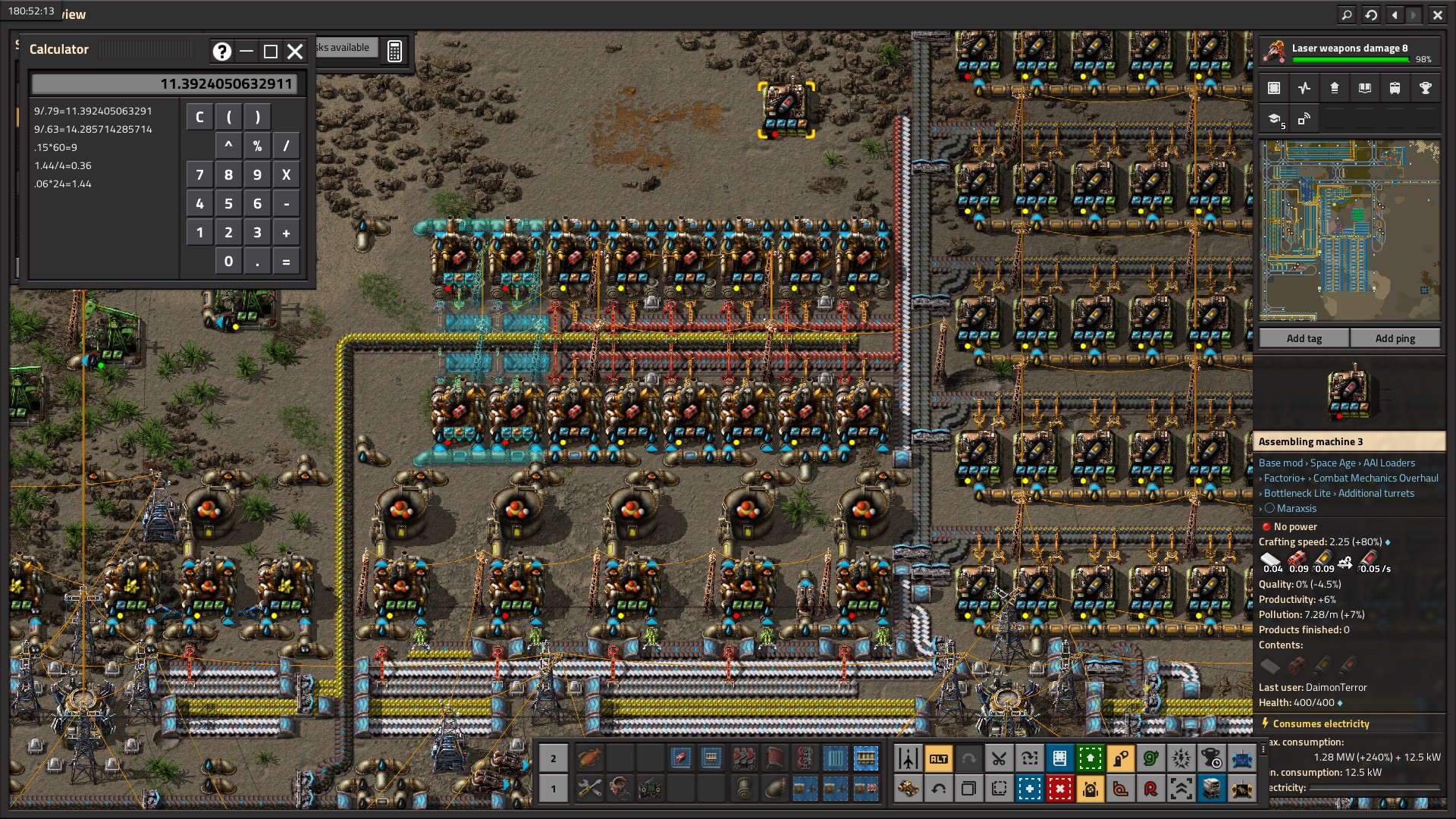Image resolution: width=1456 pixels, height=819 pixels.
Task: Close the map view with the top-right X
Action: [x=1437, y=14]
